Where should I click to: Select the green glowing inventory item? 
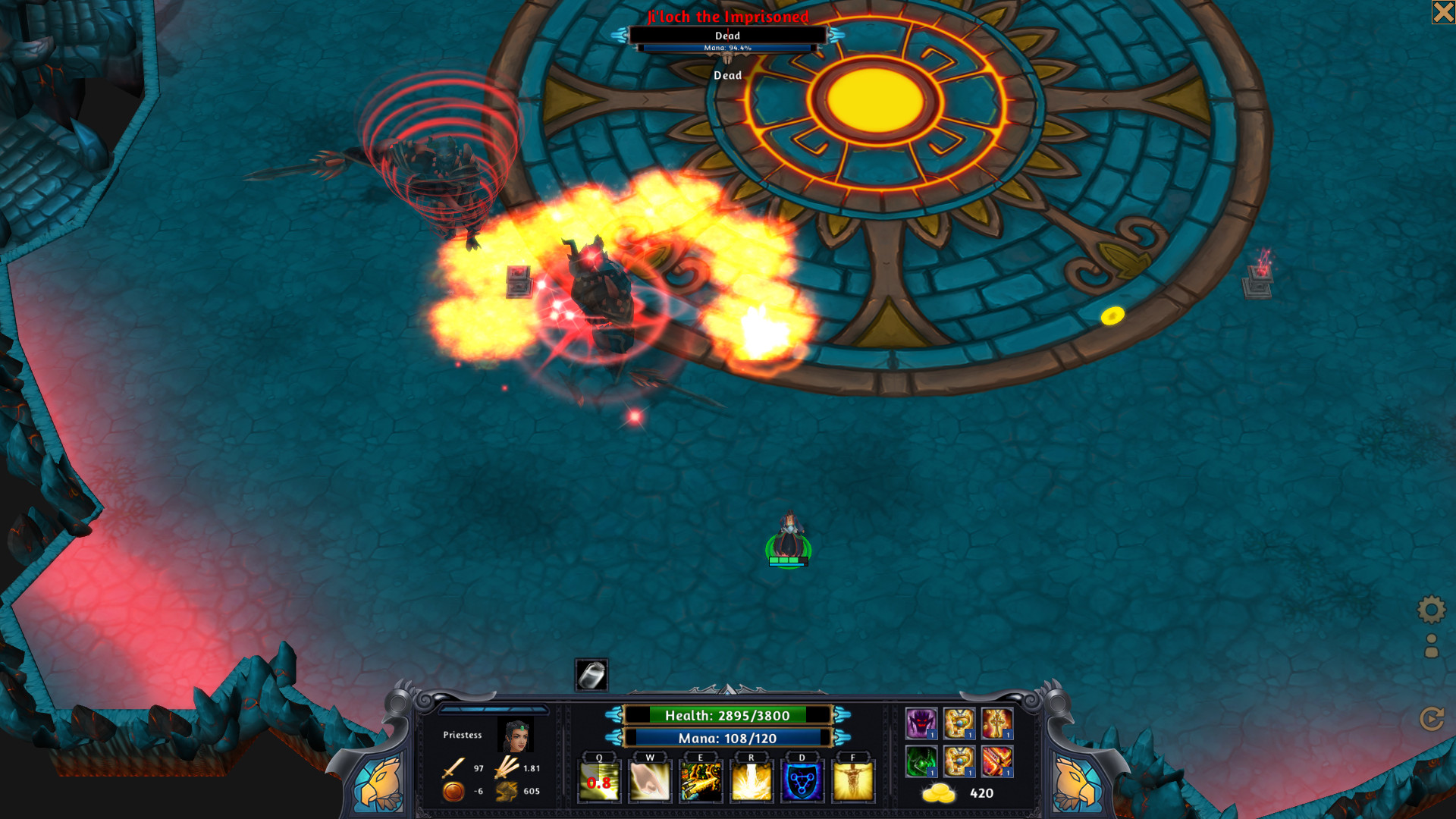click(921, 761)
